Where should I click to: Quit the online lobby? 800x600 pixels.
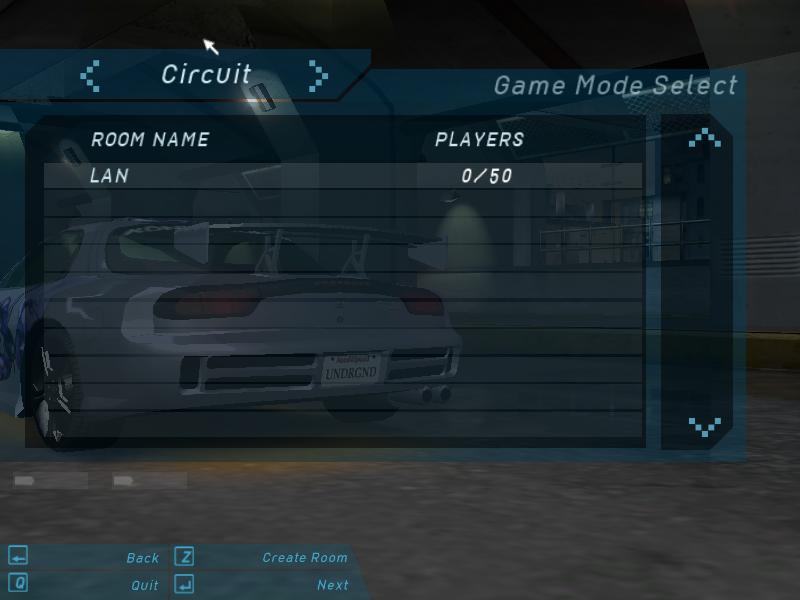click(x=144, y=585)
